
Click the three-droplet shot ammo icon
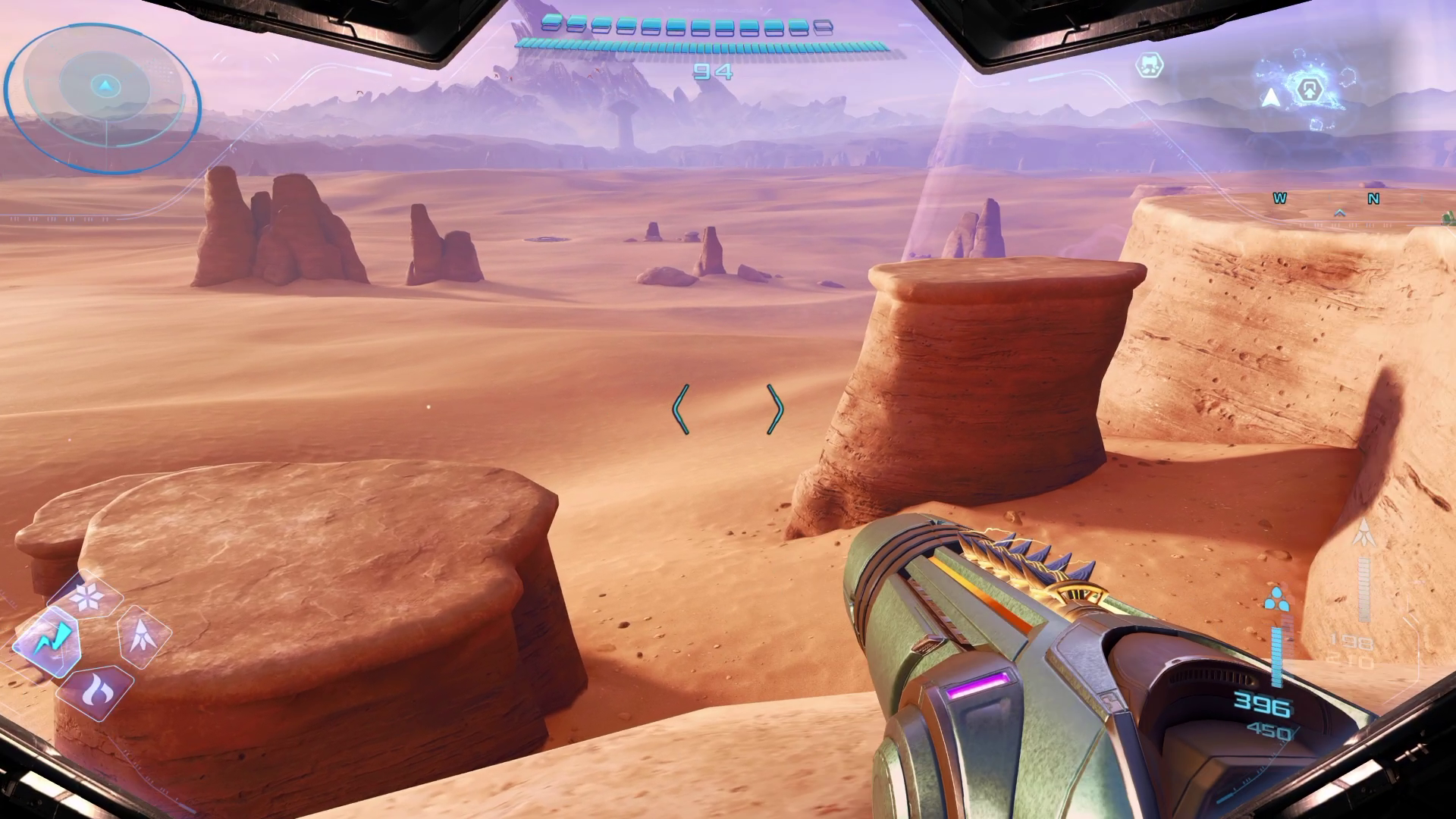point(1276,600)
